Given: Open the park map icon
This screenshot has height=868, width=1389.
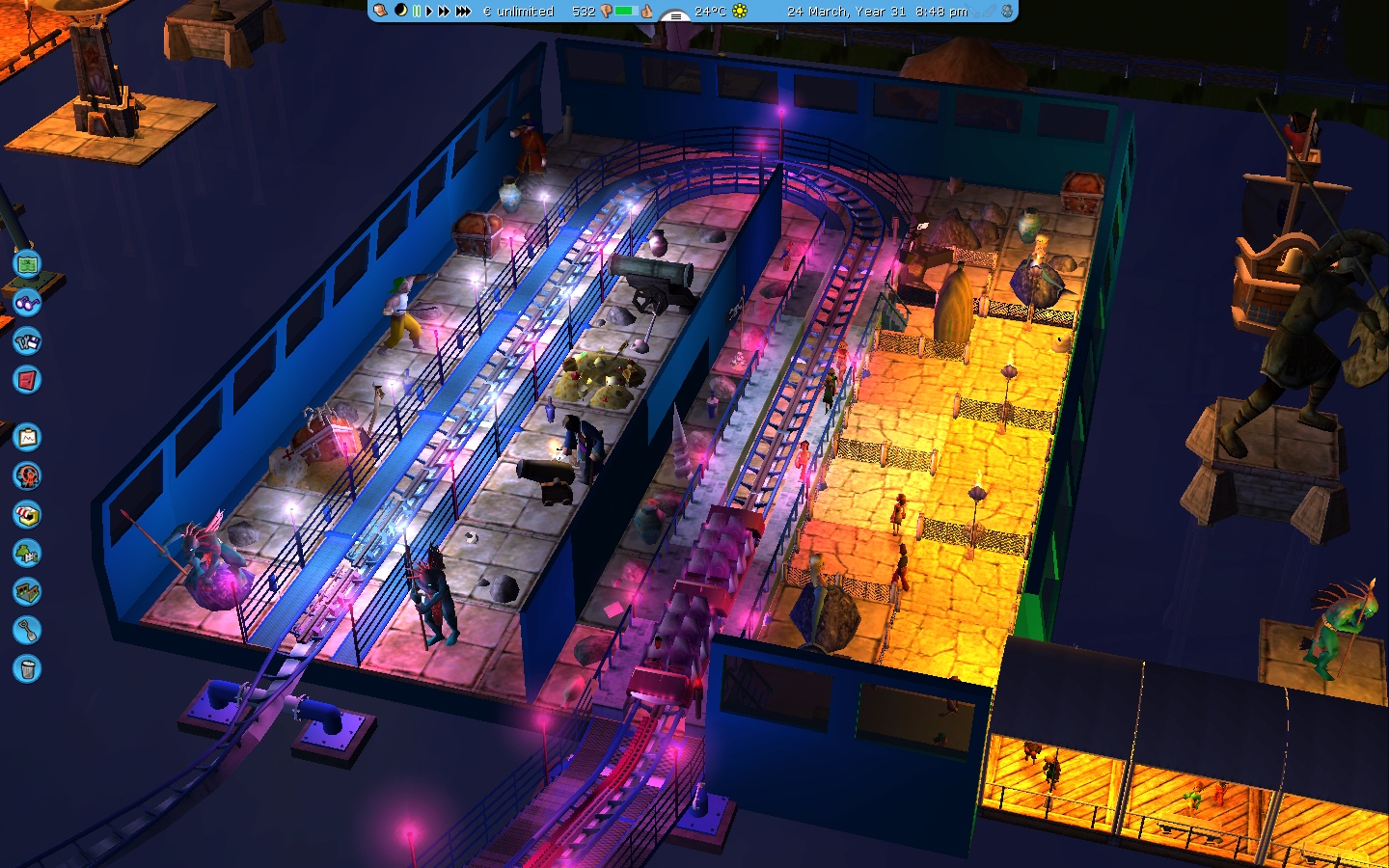Looking at the screenshot, I should coord(27,263).
